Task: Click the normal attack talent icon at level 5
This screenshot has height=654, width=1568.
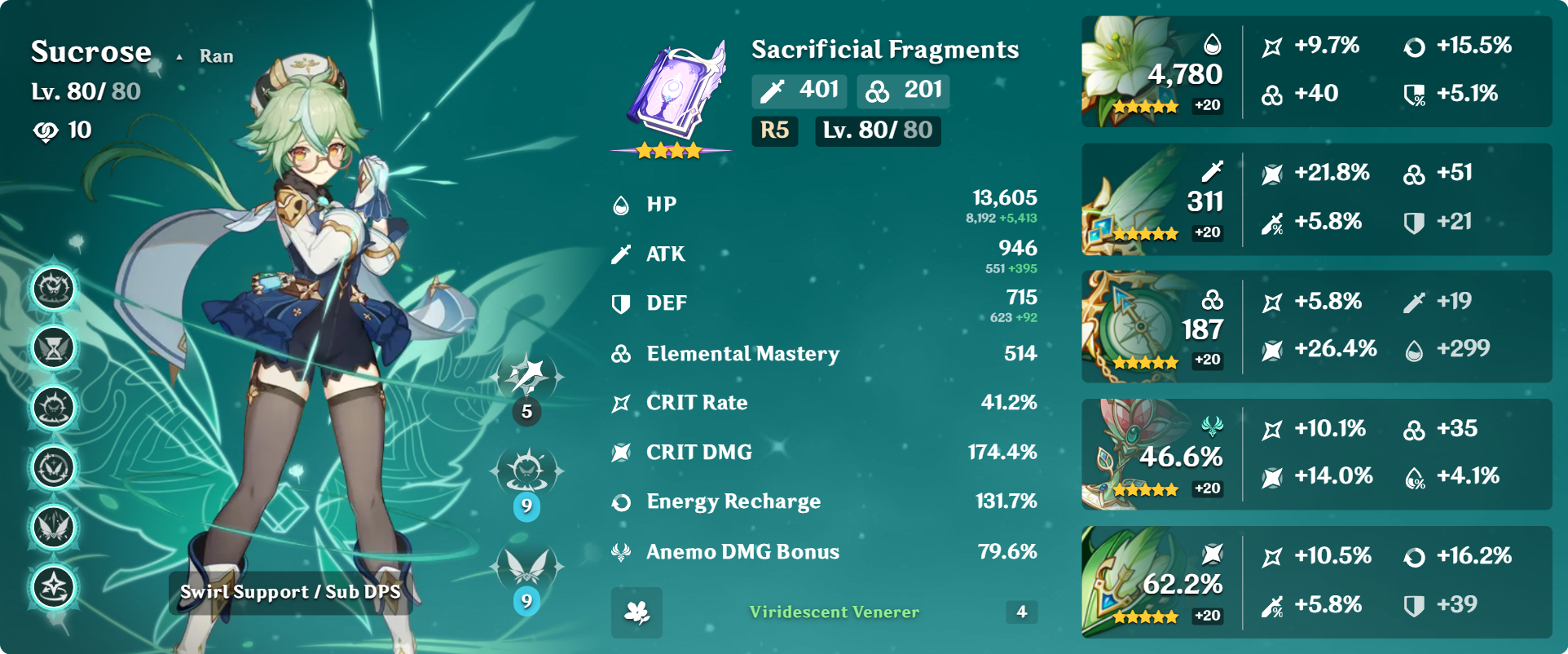Action: [x=526, y=377]
